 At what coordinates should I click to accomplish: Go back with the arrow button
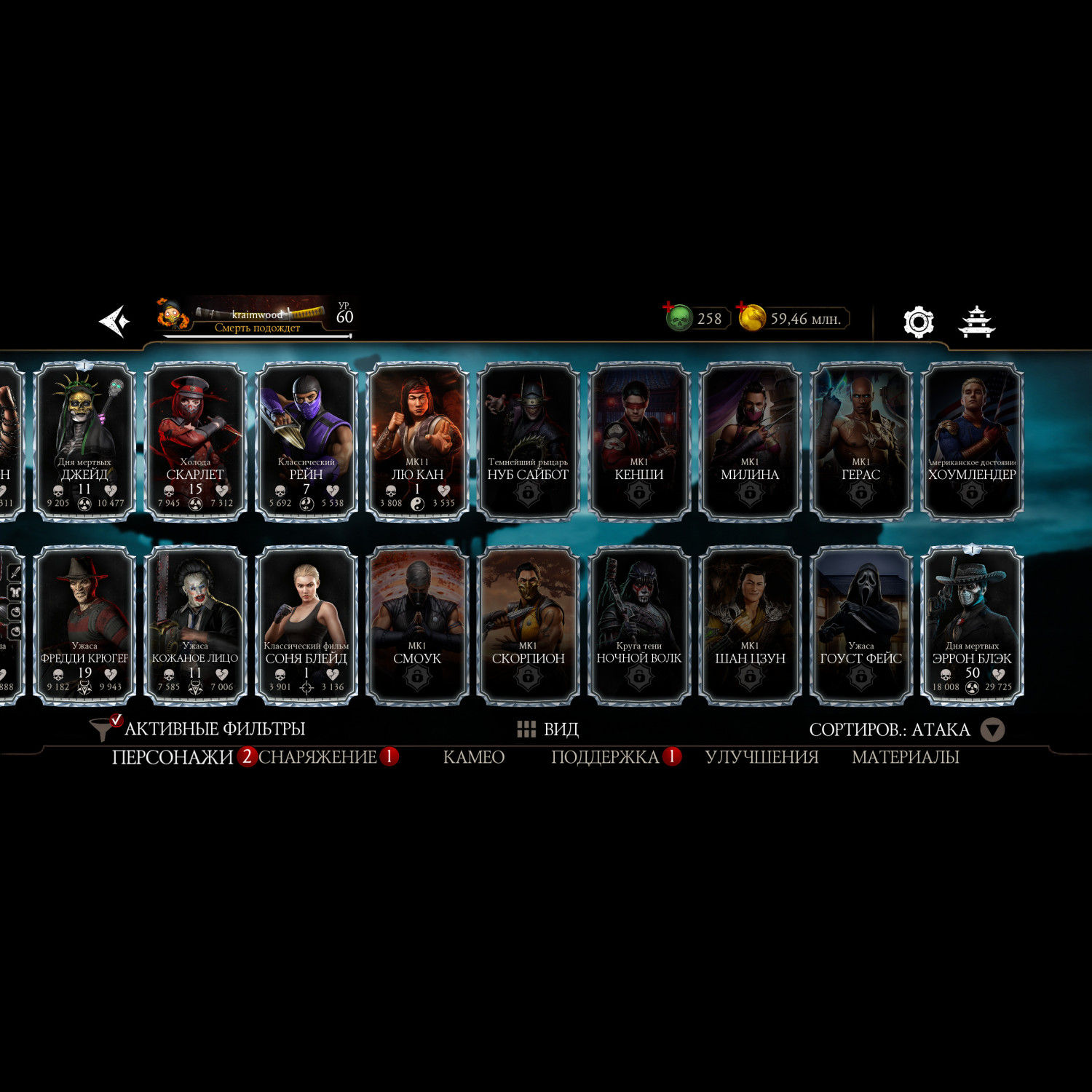click(x=114, y=321)
